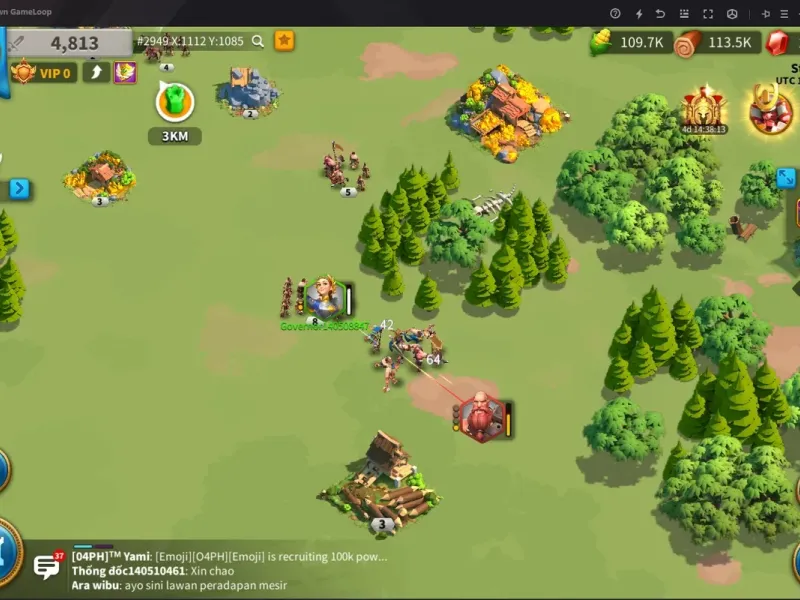Click the power score 4,813 banner
The height and width of the screenshot is (600, 800).
click(70, 43)
